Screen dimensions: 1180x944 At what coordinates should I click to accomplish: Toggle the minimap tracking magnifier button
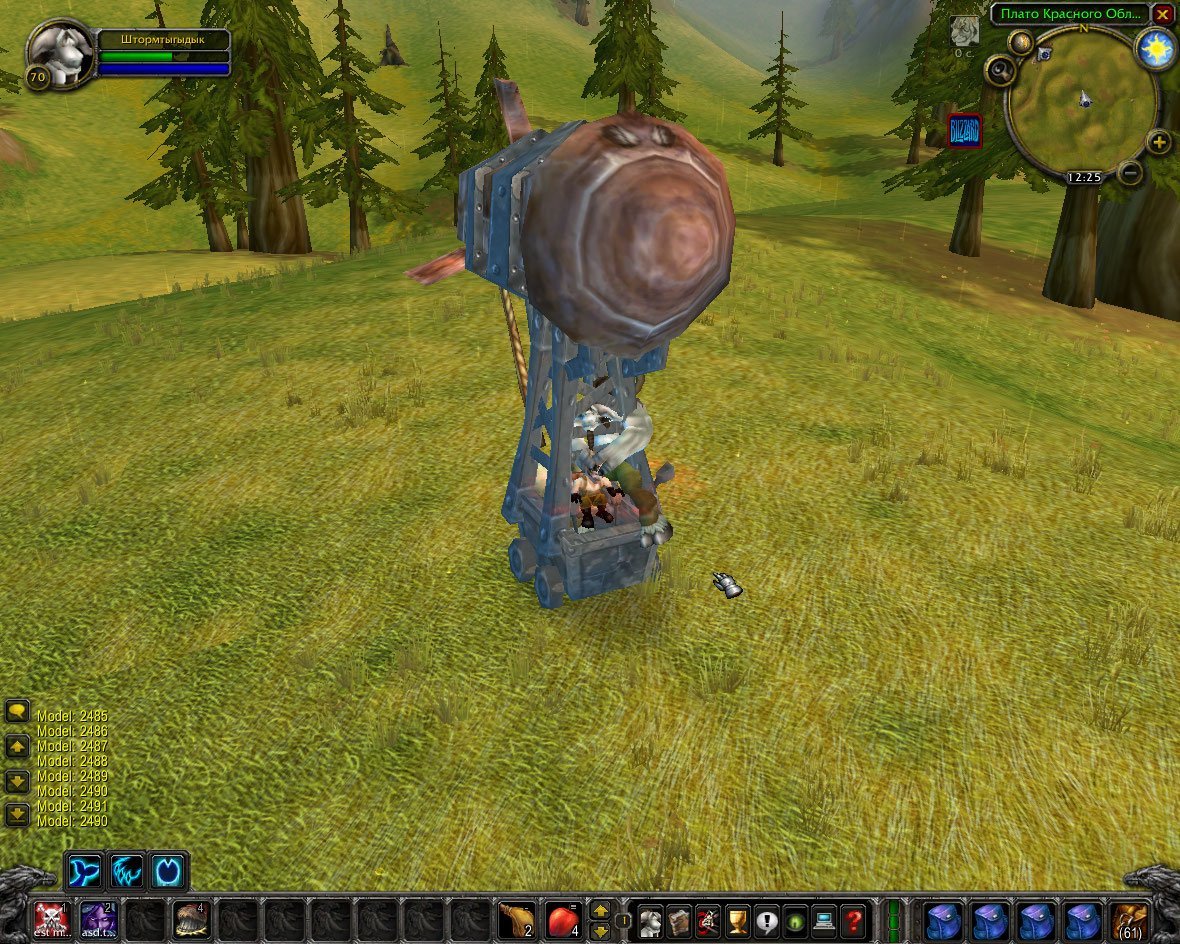point(1000,70)
